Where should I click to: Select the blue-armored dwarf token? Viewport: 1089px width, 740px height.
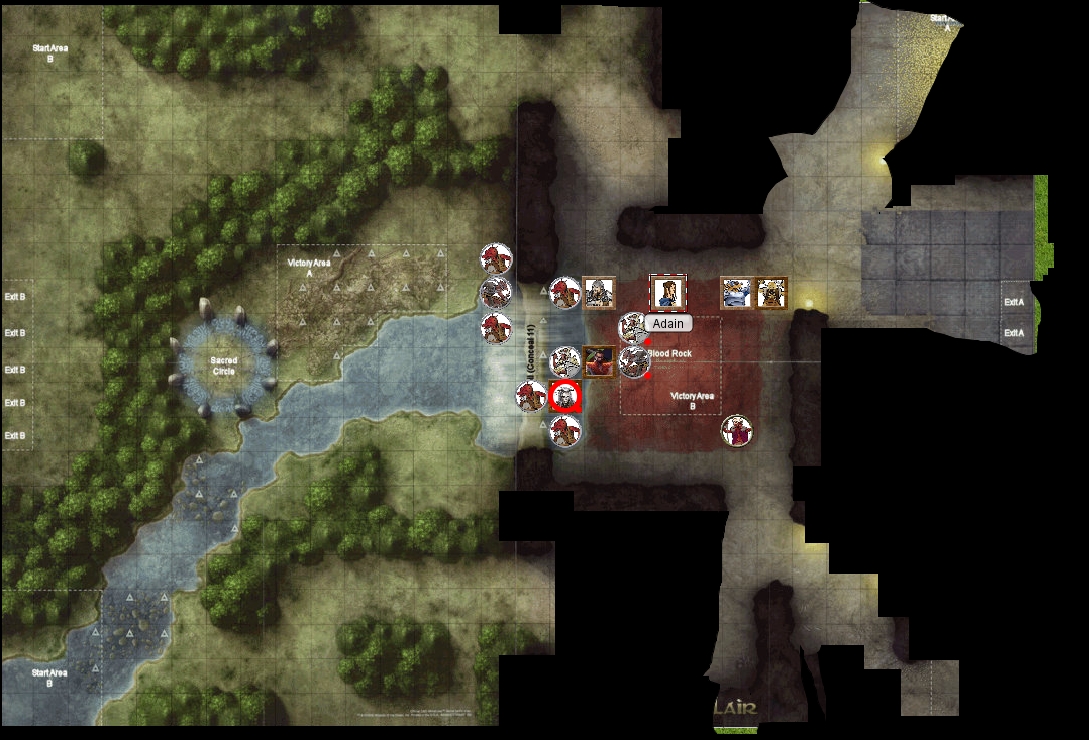(x=737, y=293)
